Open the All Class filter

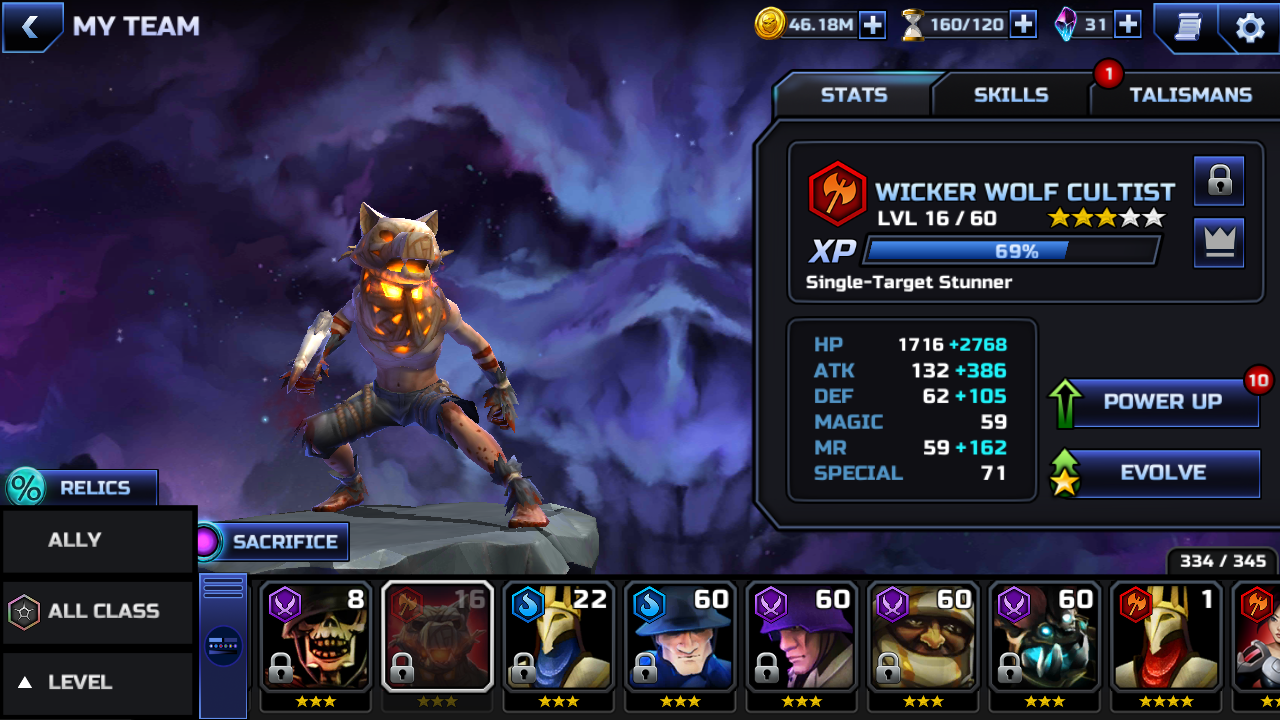pos(98,611)
